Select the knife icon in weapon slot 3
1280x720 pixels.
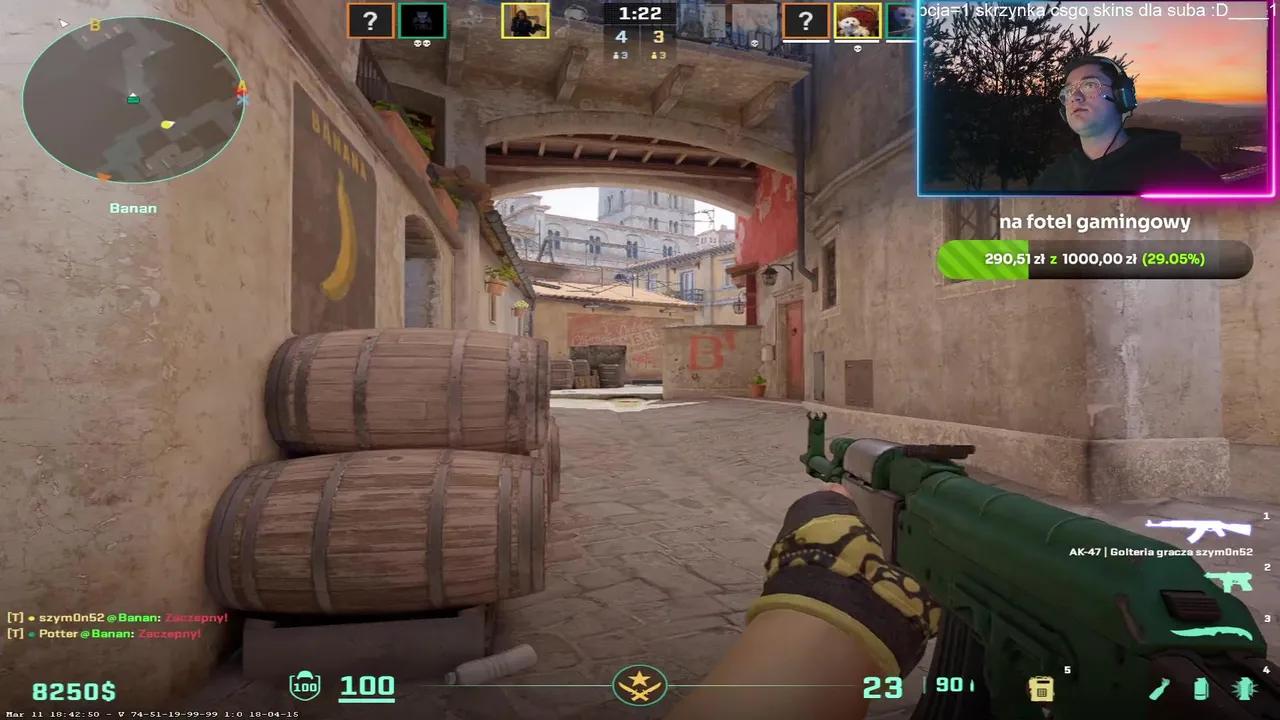pyautogui.click(x=1211, y=632)
